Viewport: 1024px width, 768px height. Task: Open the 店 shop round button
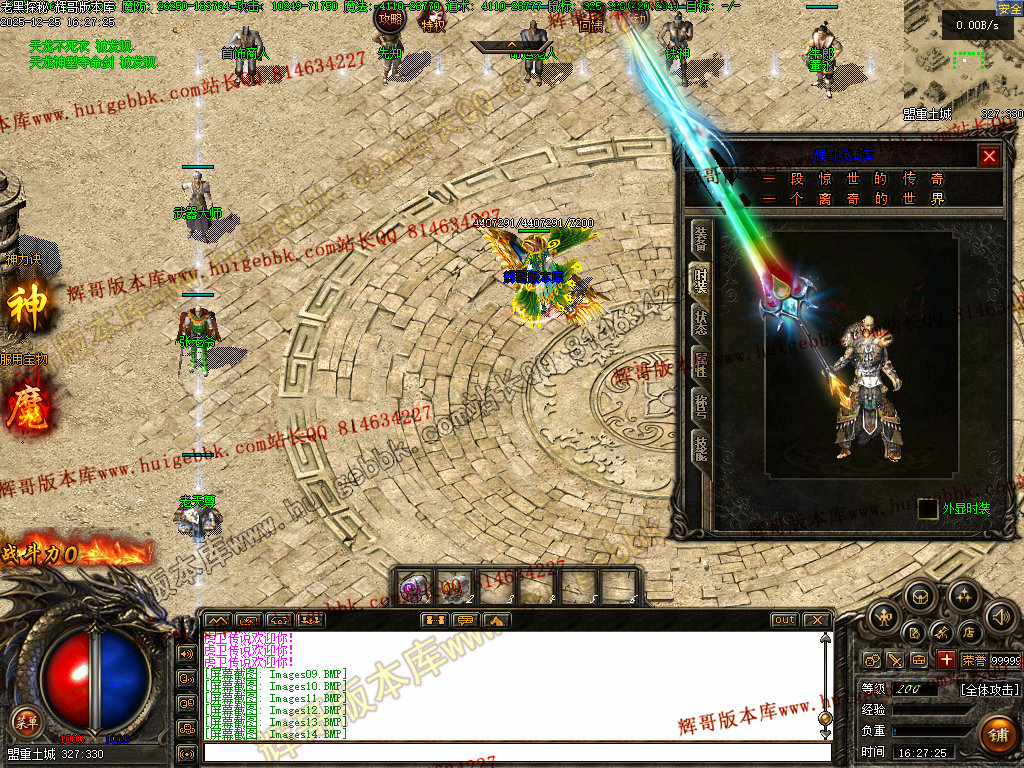tap(968, 632)
